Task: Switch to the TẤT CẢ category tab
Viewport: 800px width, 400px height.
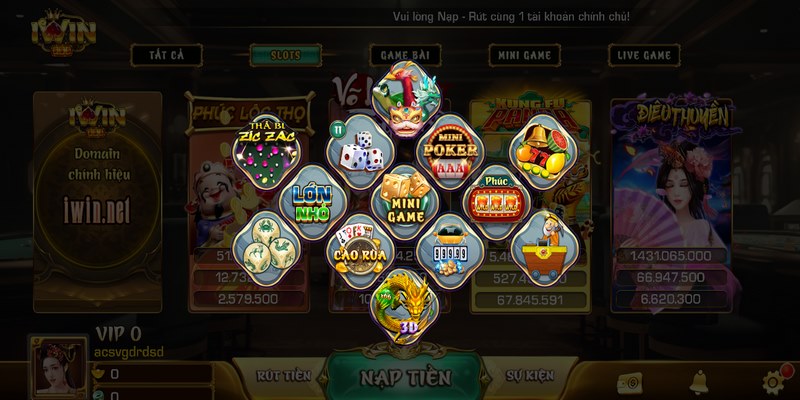Action: pos(166,56)
